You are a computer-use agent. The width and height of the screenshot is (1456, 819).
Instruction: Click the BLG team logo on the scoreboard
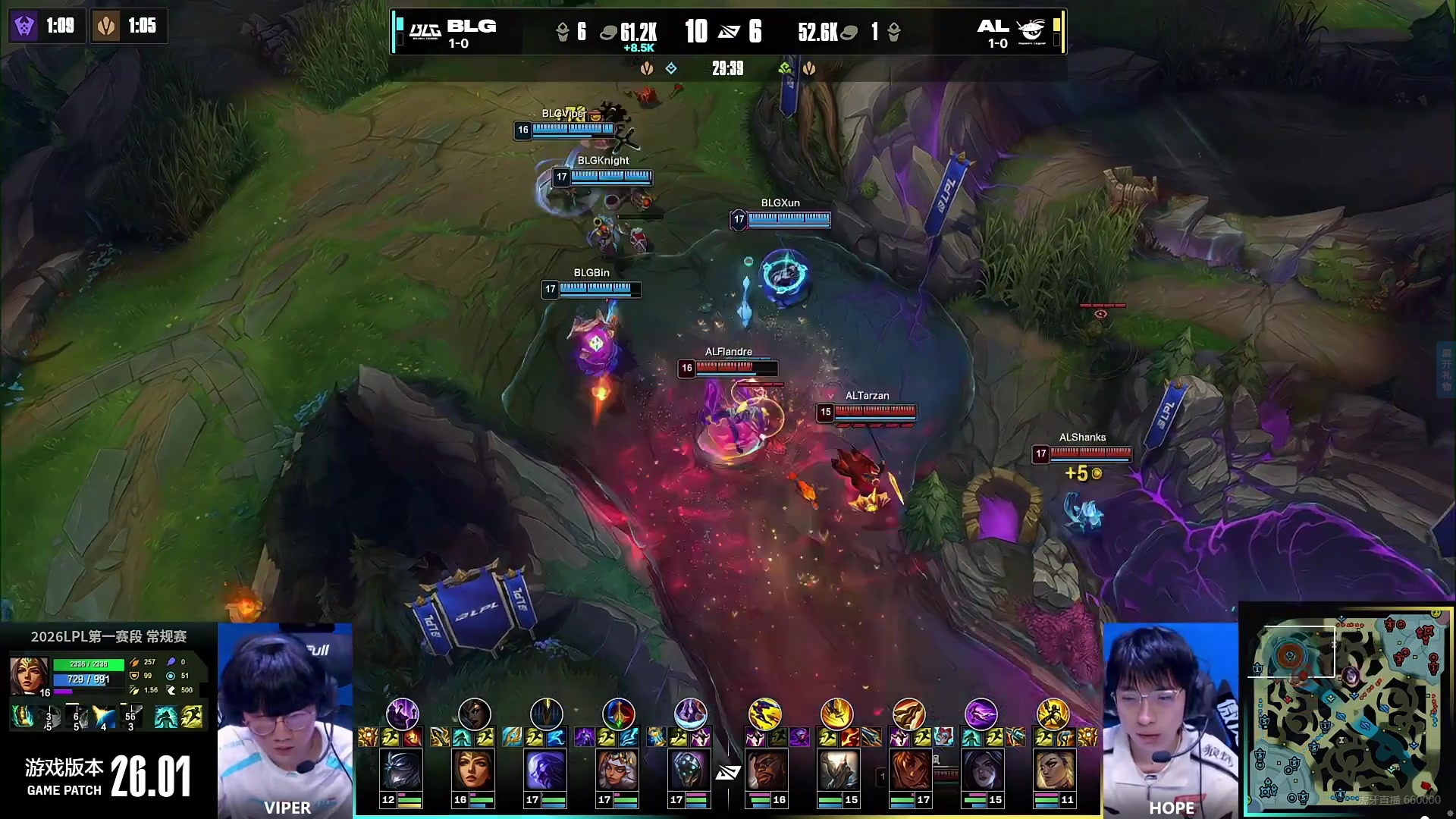425,31
